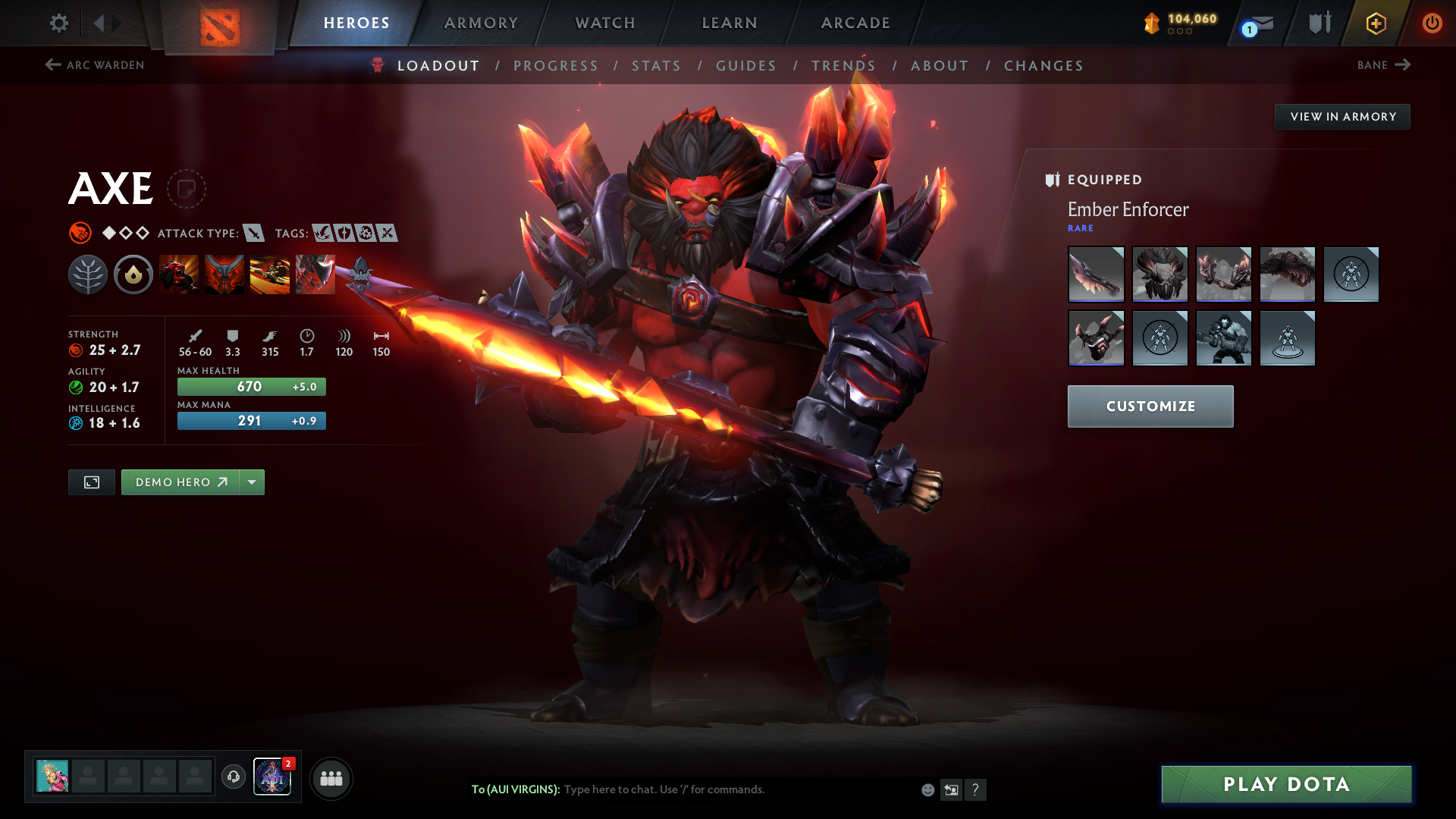Open the Changes section

(1043, 66)
